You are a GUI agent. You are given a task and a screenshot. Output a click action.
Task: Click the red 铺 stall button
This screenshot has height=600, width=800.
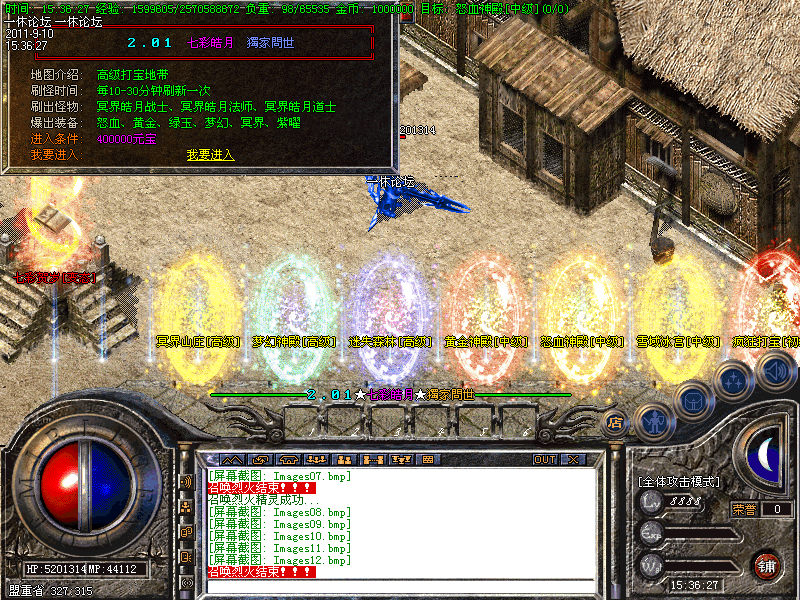click(x=767, y=565)
